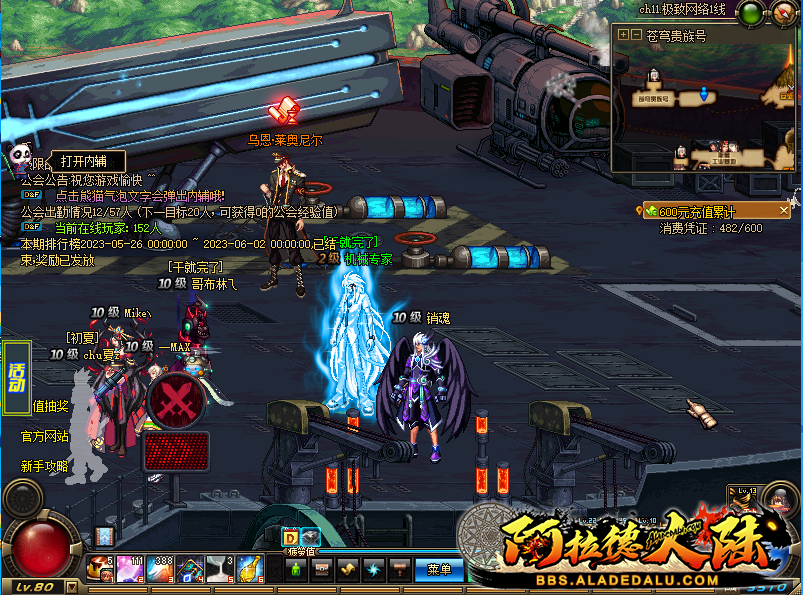Open the treasure chest inventory icon
This screenshot has height=595, width=803.
(x=322, y=569)
